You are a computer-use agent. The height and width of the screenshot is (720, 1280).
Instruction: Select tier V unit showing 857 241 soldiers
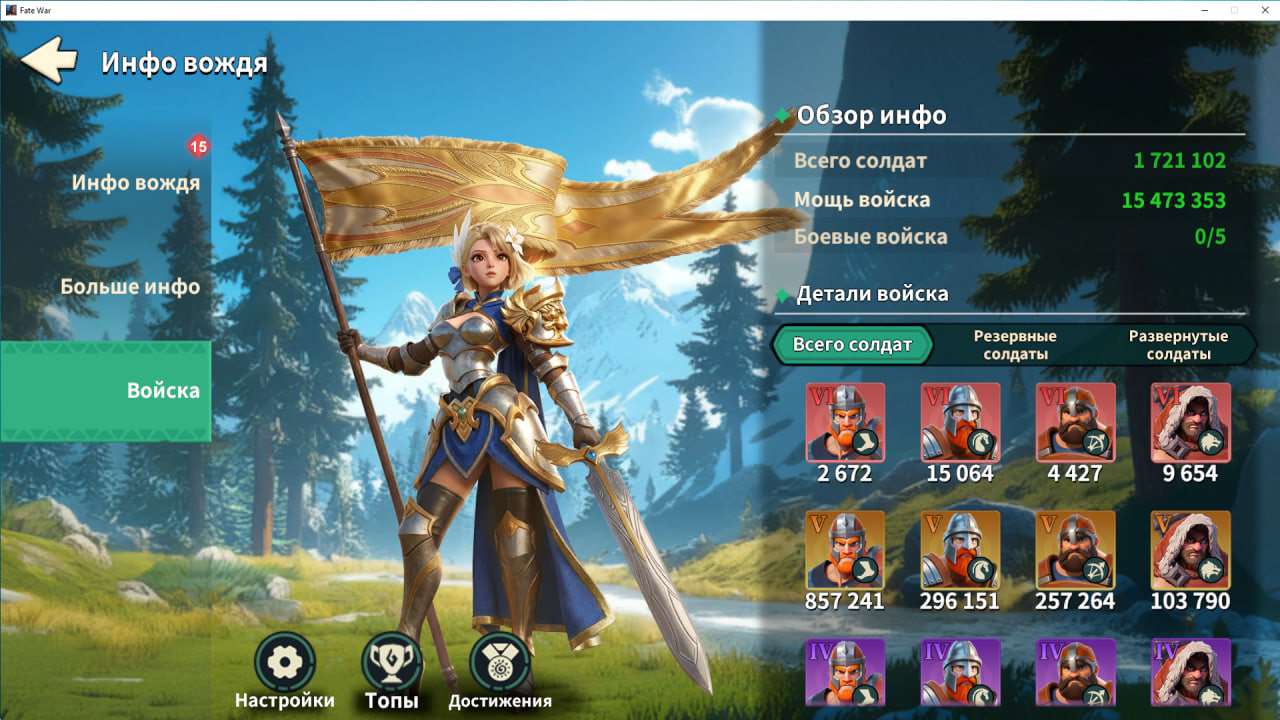coord(845,552)
